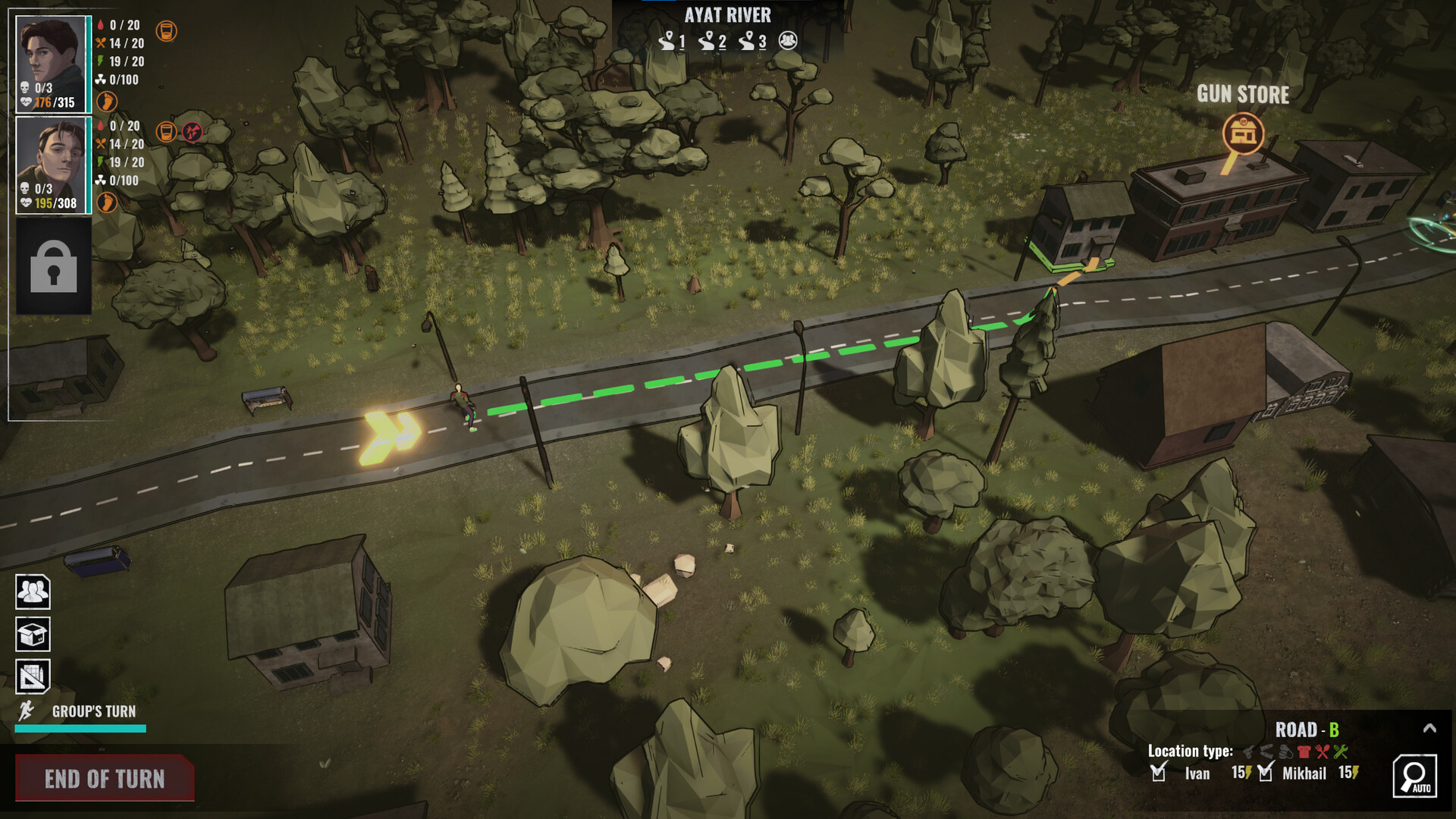Select route waypoint 3 under Ayat River
This screenshot has width=1456, height=819.
coord(752,41)
